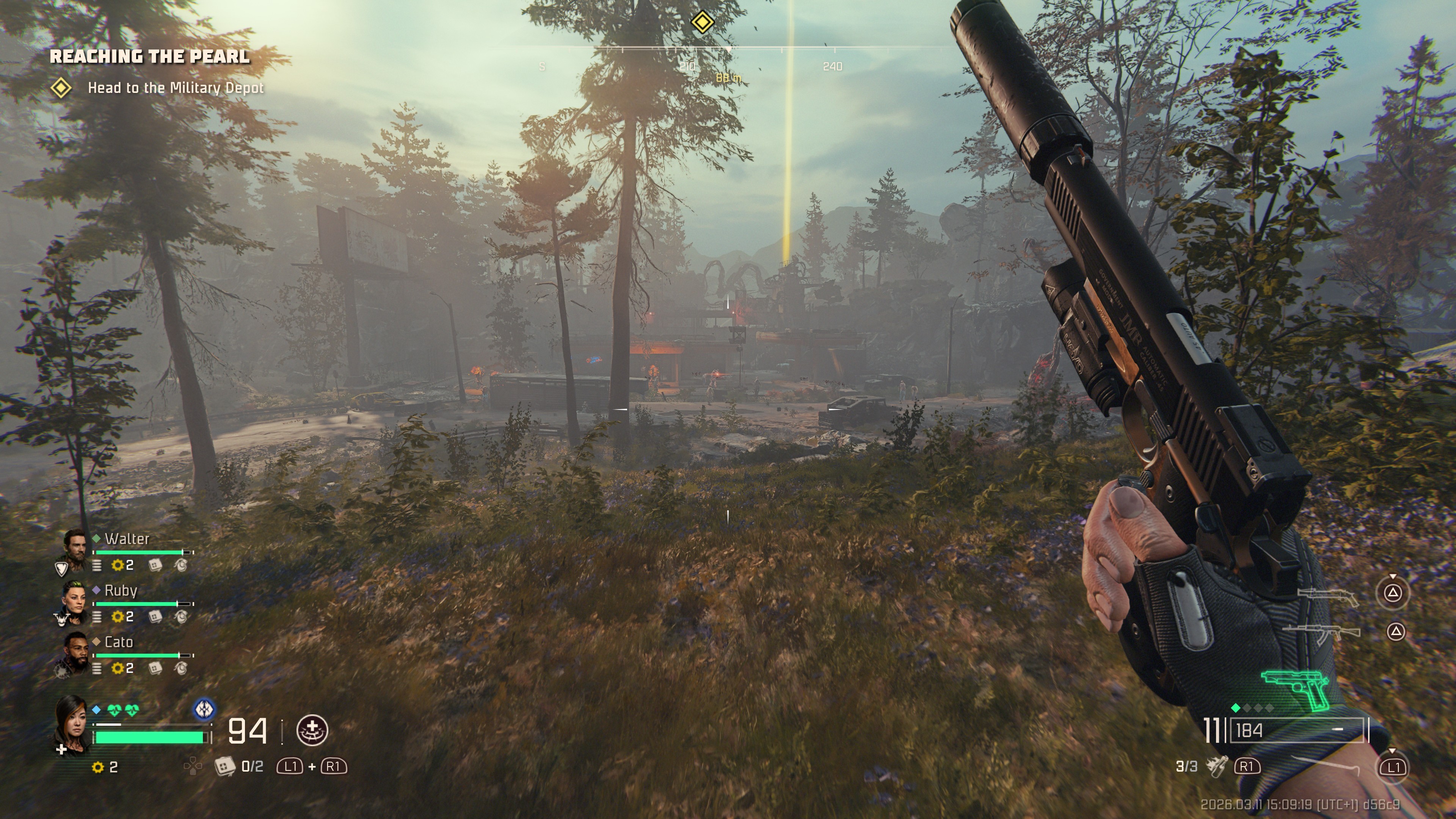
Task: Select Walter's teammate portrait
Action: 74,547
